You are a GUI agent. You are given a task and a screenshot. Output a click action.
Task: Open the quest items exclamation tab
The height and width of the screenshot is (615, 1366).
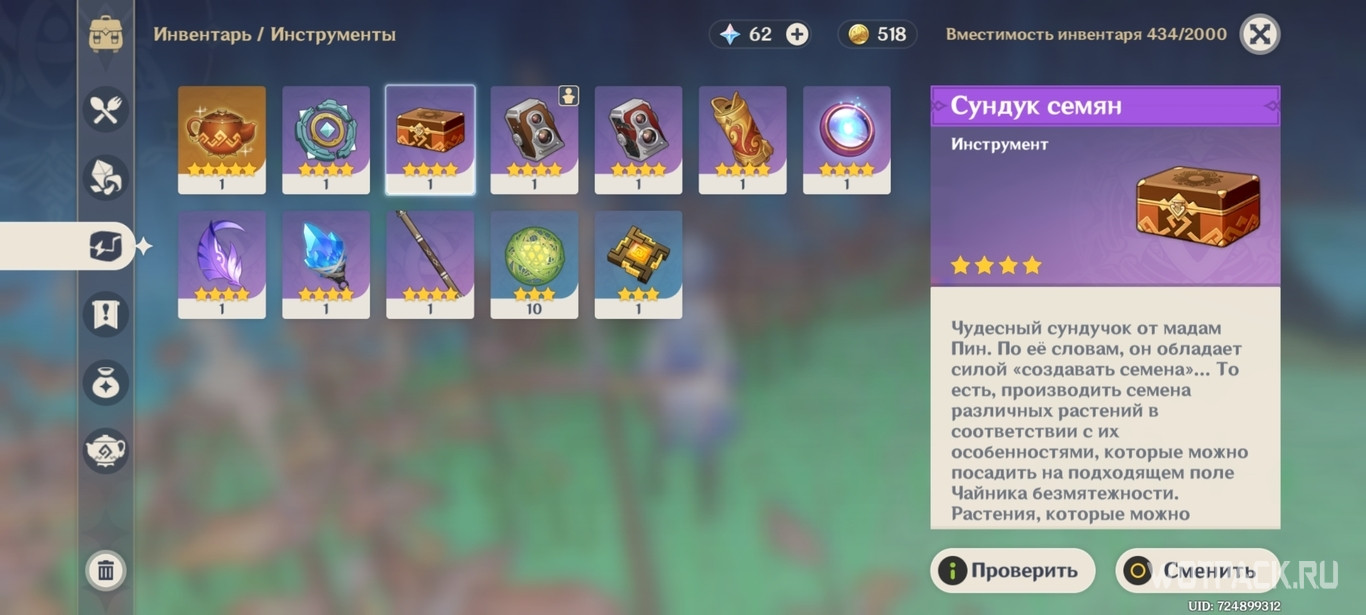[x=106, y=314]
